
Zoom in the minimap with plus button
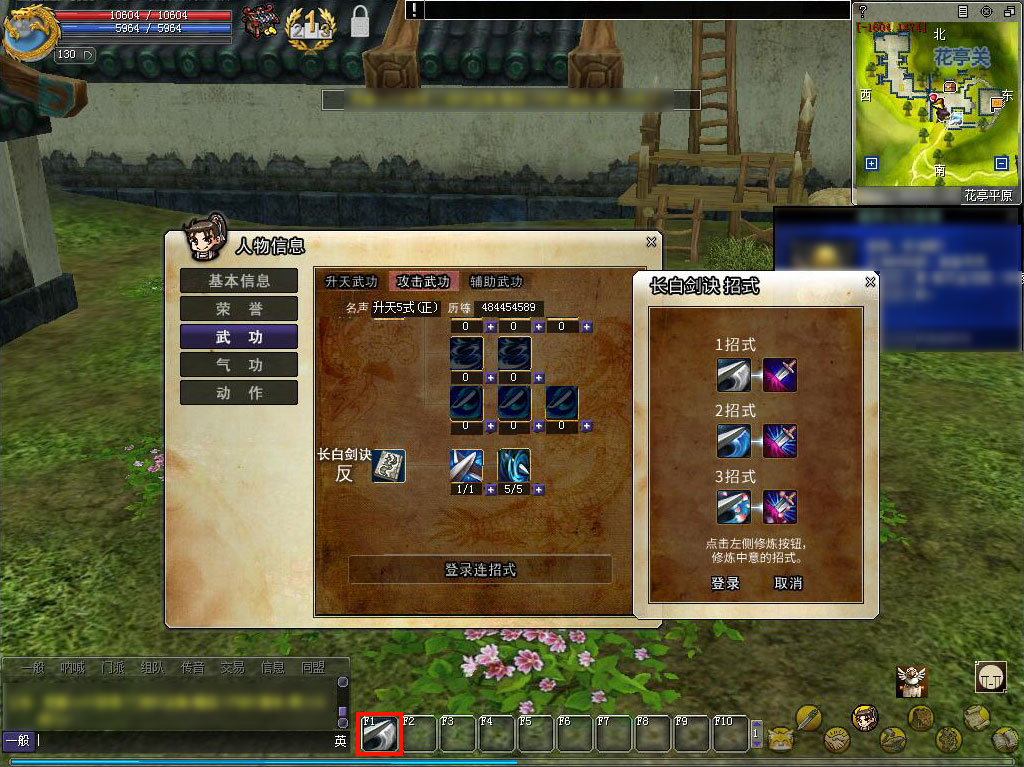(871, 164)
